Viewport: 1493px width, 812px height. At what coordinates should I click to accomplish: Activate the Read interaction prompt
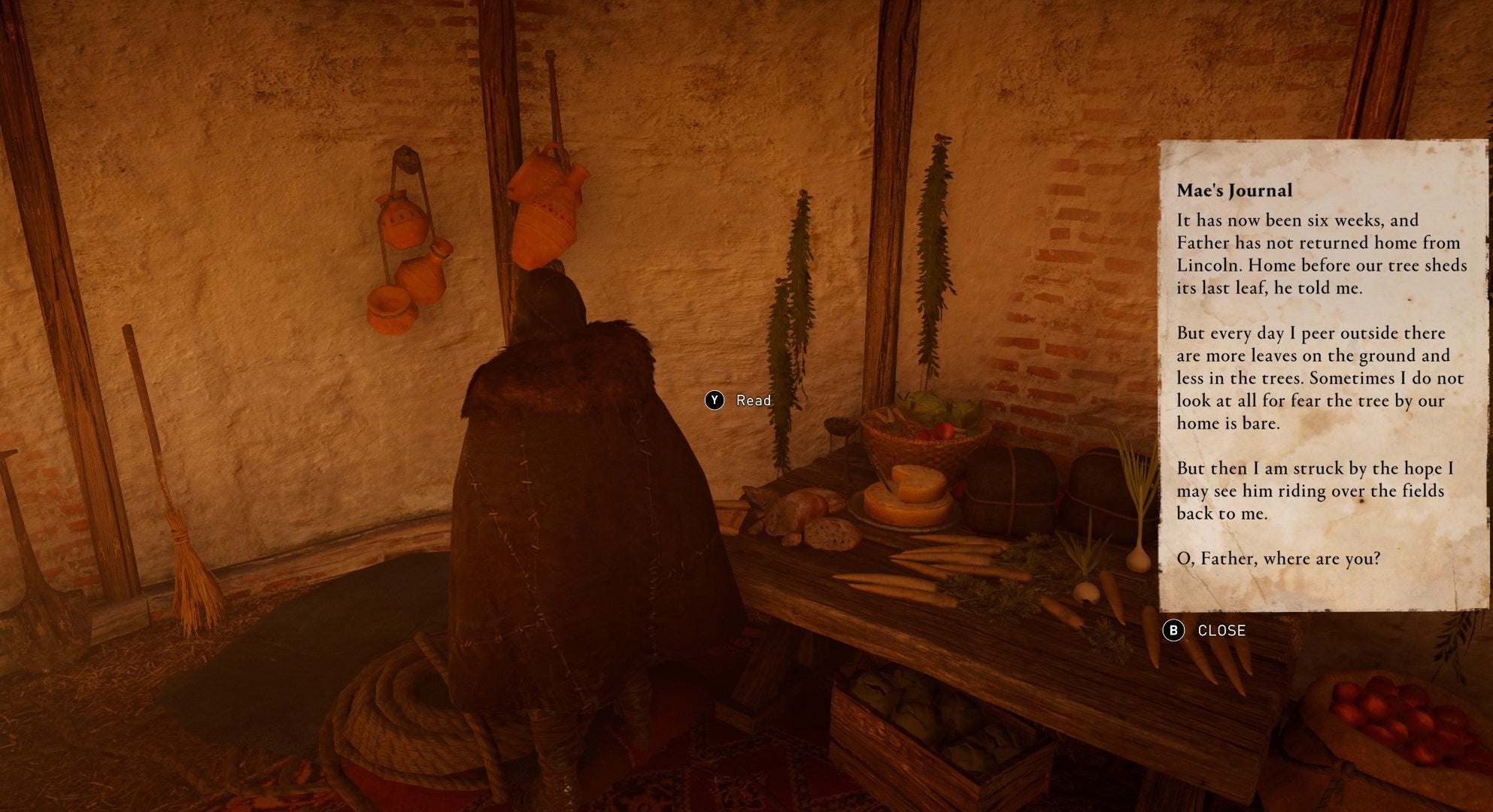click(752, 401)
